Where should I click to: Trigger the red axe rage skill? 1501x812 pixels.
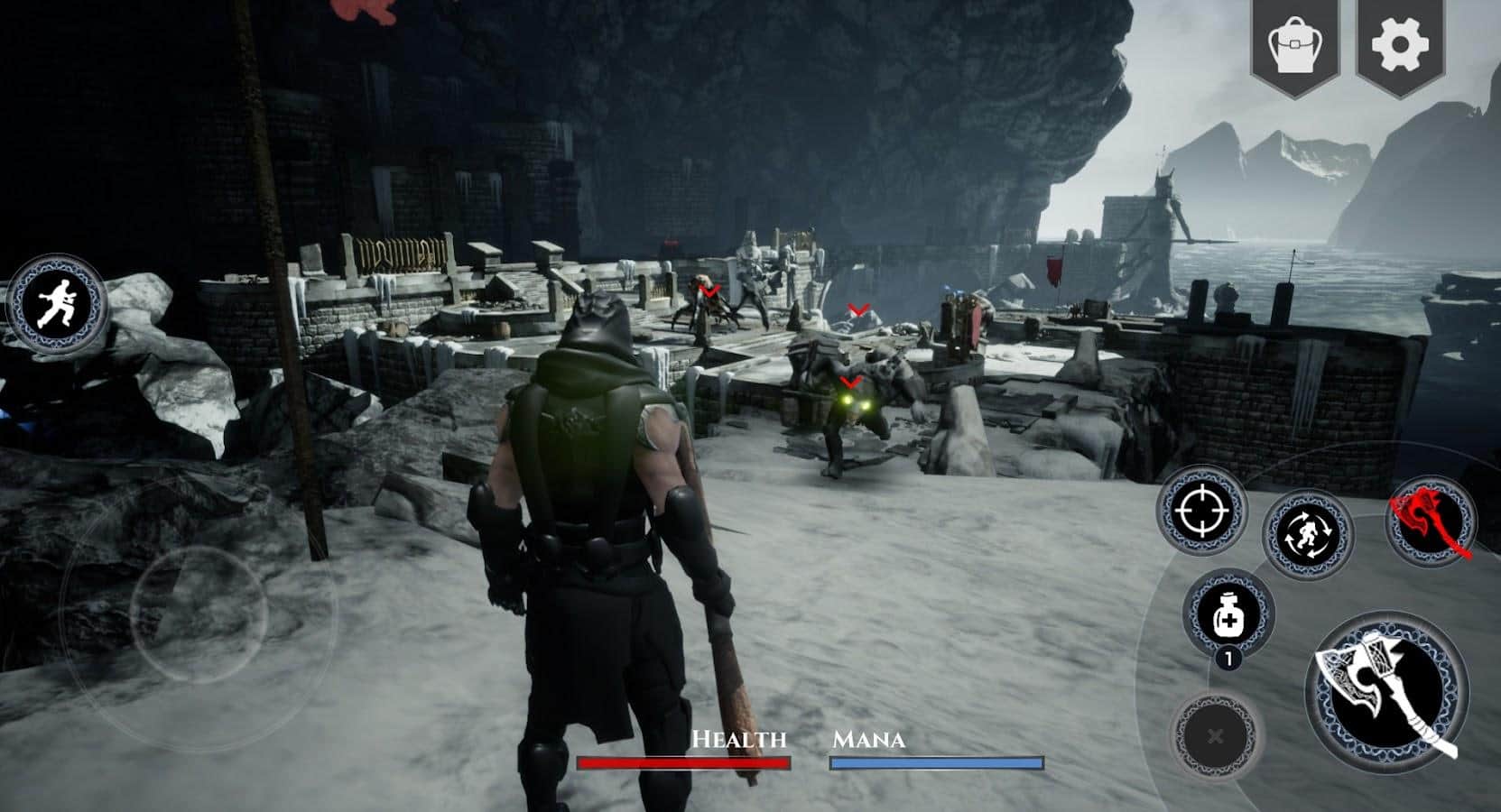click(x=1434, y=521)
